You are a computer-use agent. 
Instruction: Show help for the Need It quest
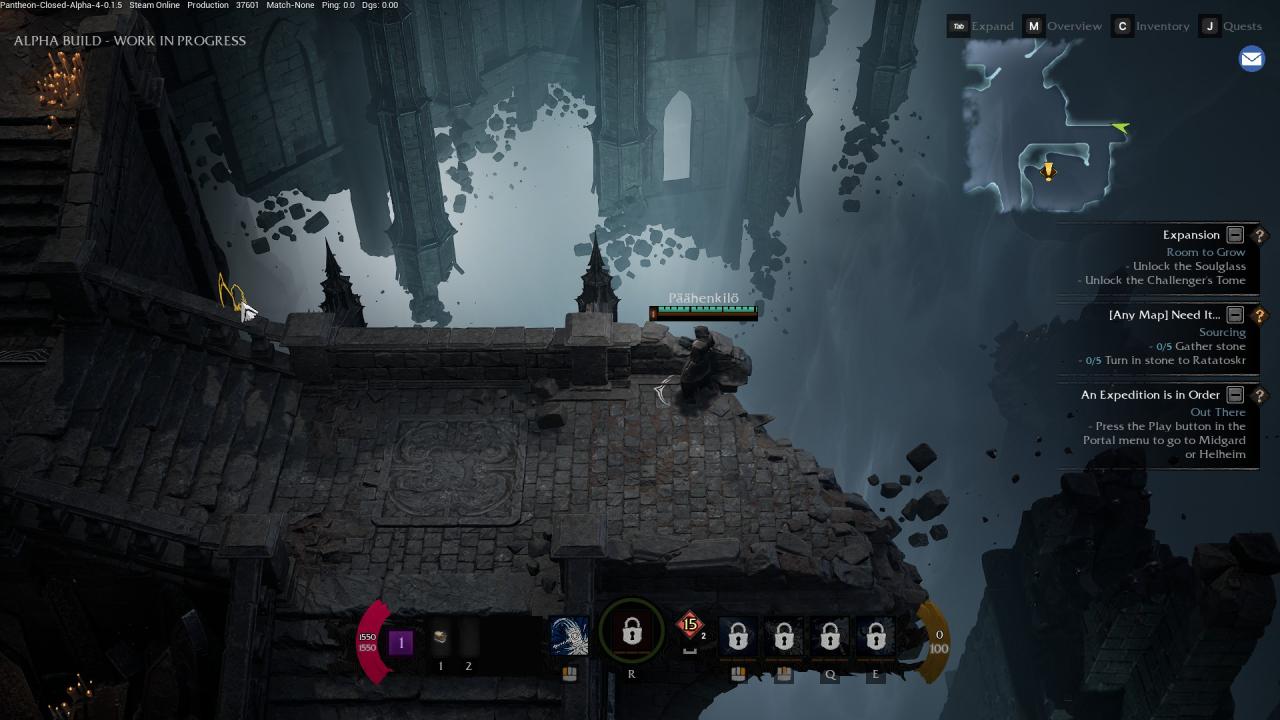[1259, 315]
